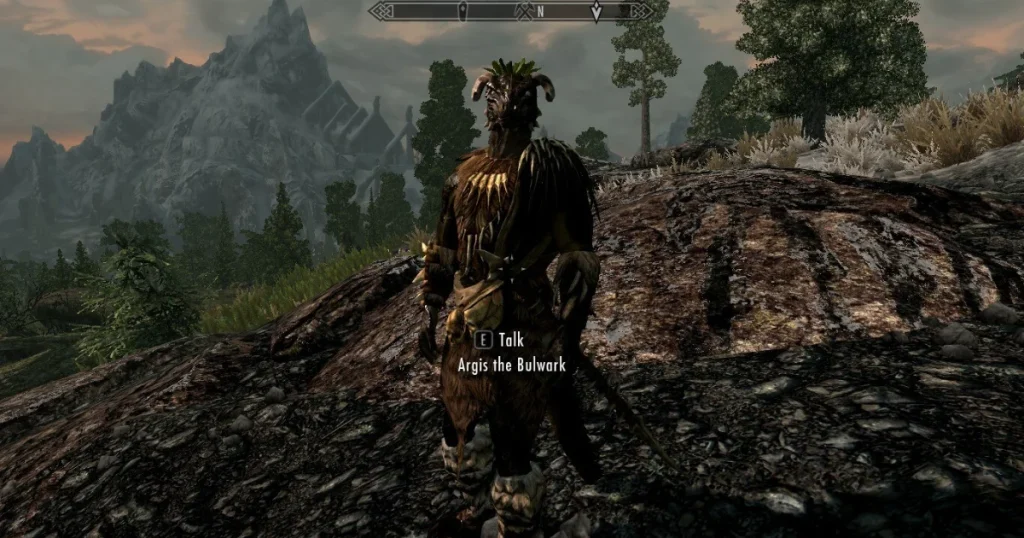Viewport: 1024px width, 538px height.
Task: Click the crossed pickaxes mine marker on compass
Action: tap(521, 12)
